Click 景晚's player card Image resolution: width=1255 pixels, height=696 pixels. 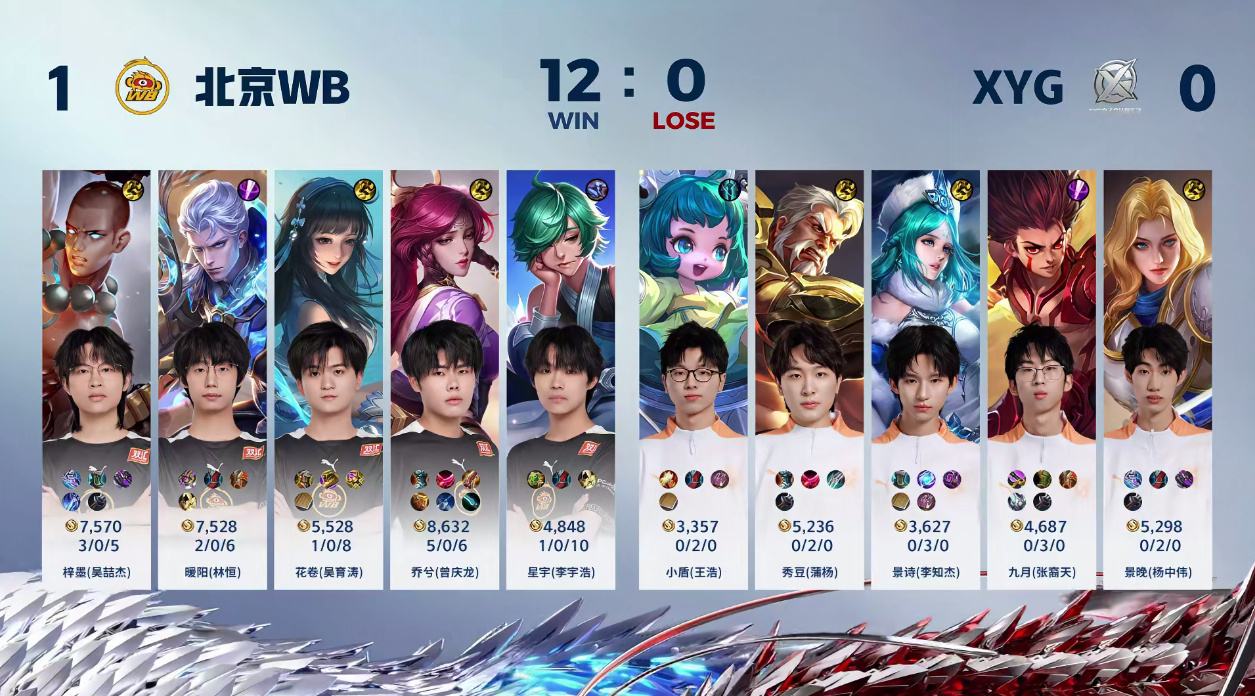pos(1157,378)
